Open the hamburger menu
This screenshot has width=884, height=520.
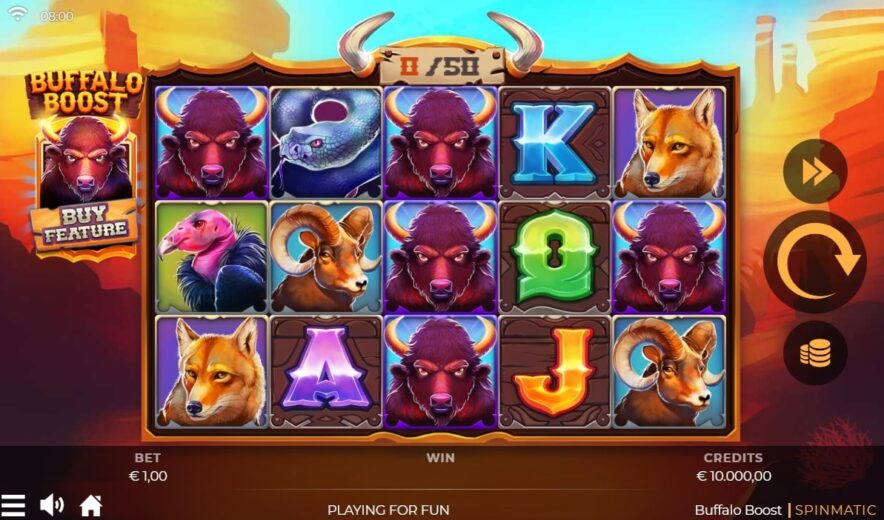point(13,505)
